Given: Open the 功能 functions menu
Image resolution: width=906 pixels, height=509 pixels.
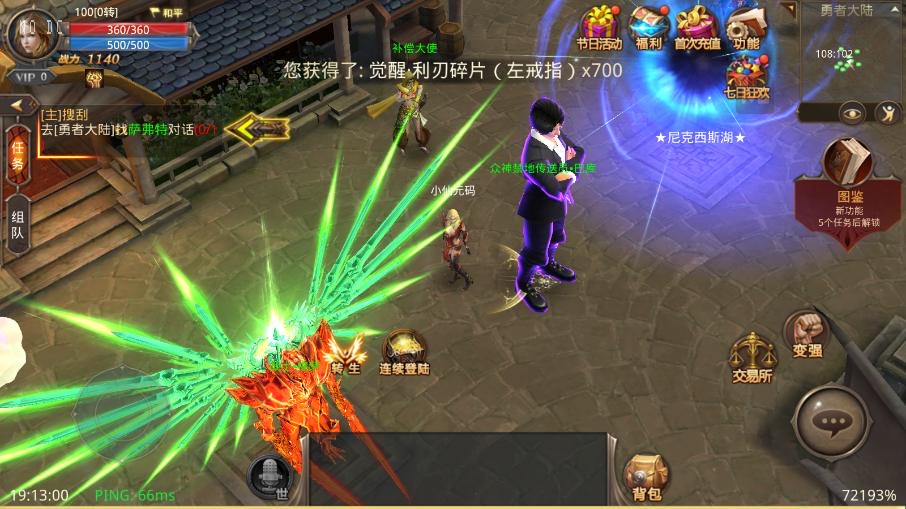Looking at the screenshot, I should coord(746,26).
